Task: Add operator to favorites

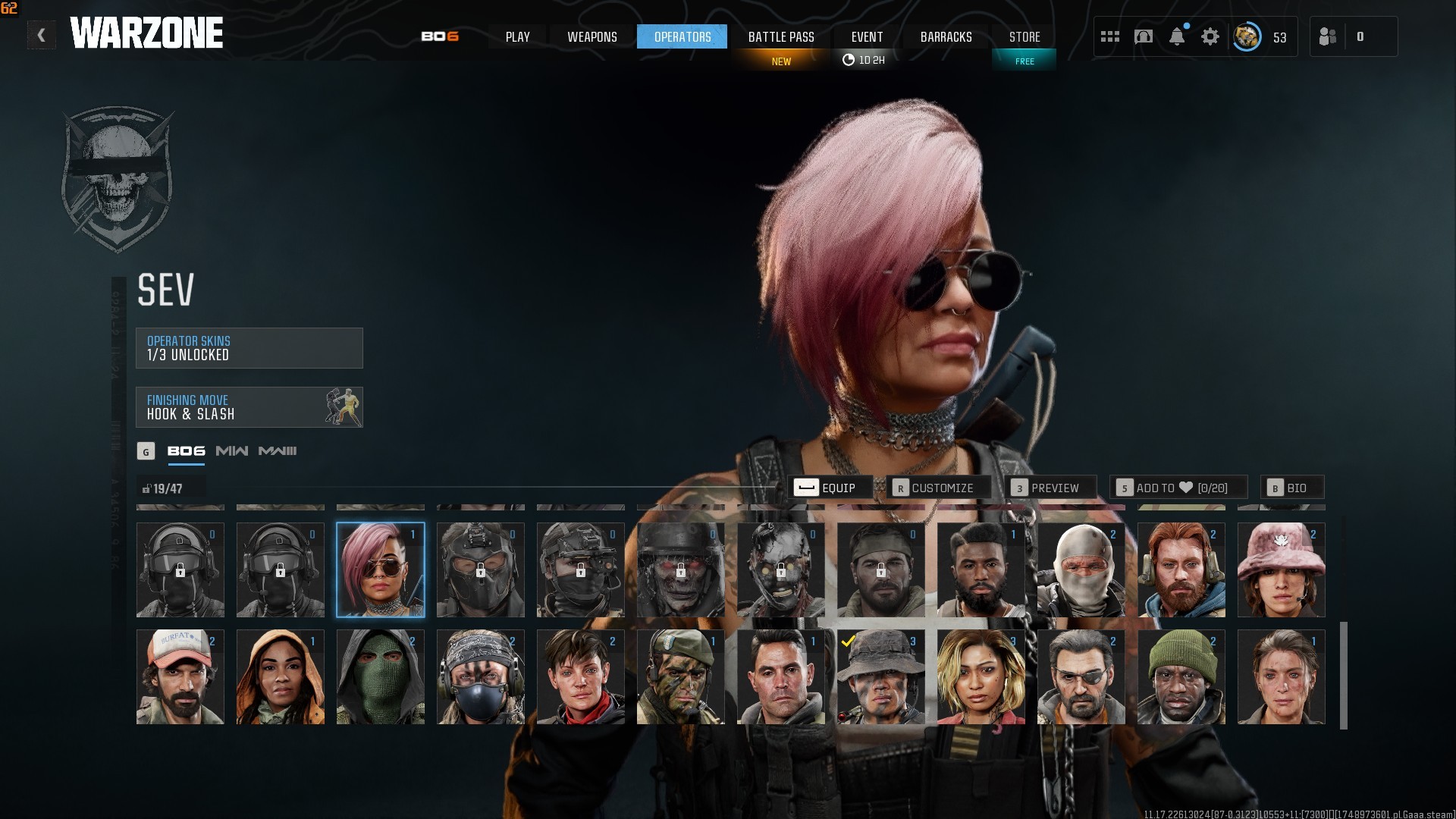Action: click(1177, 488)
